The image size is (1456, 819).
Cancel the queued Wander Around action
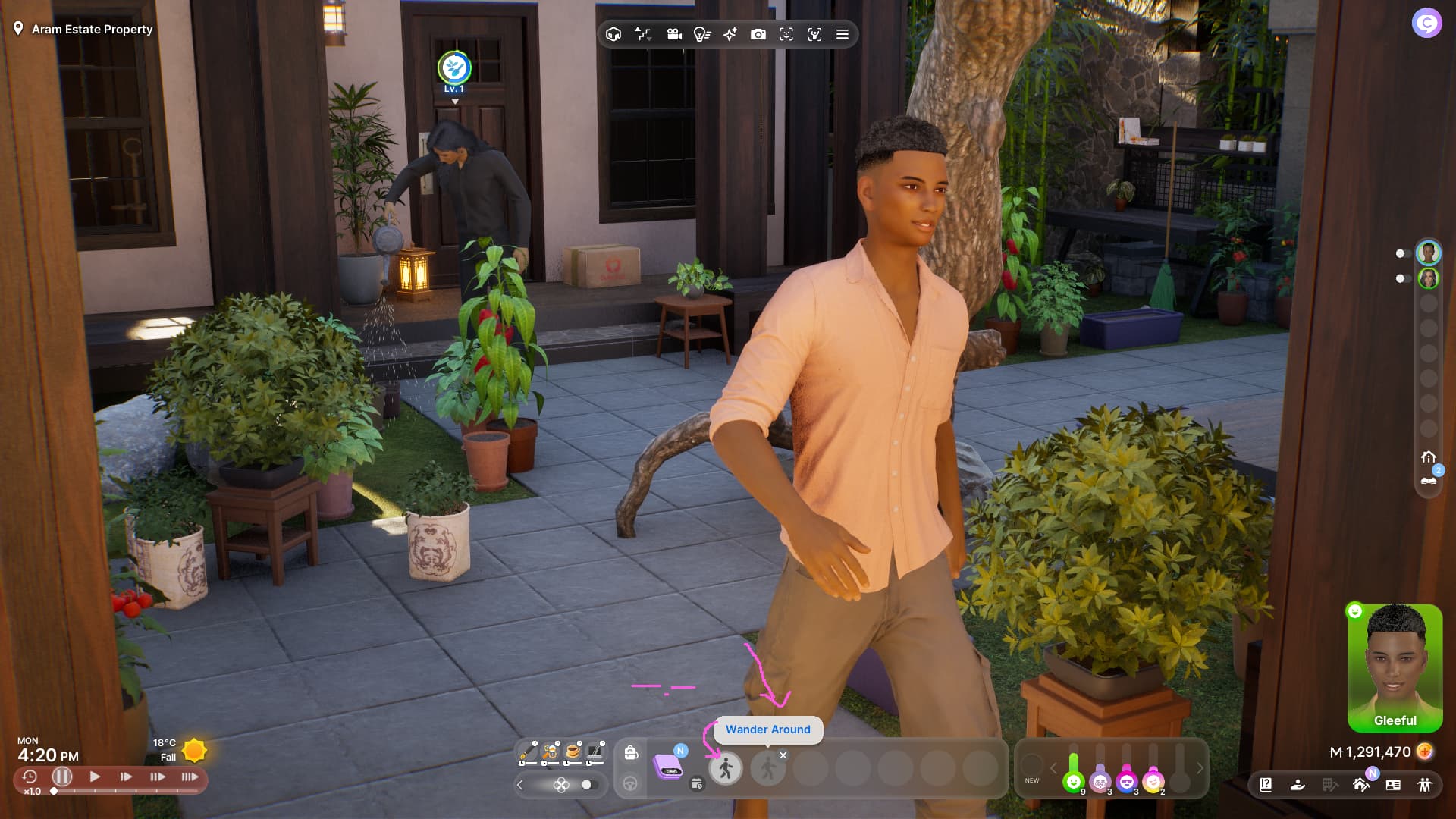(783, 755)
